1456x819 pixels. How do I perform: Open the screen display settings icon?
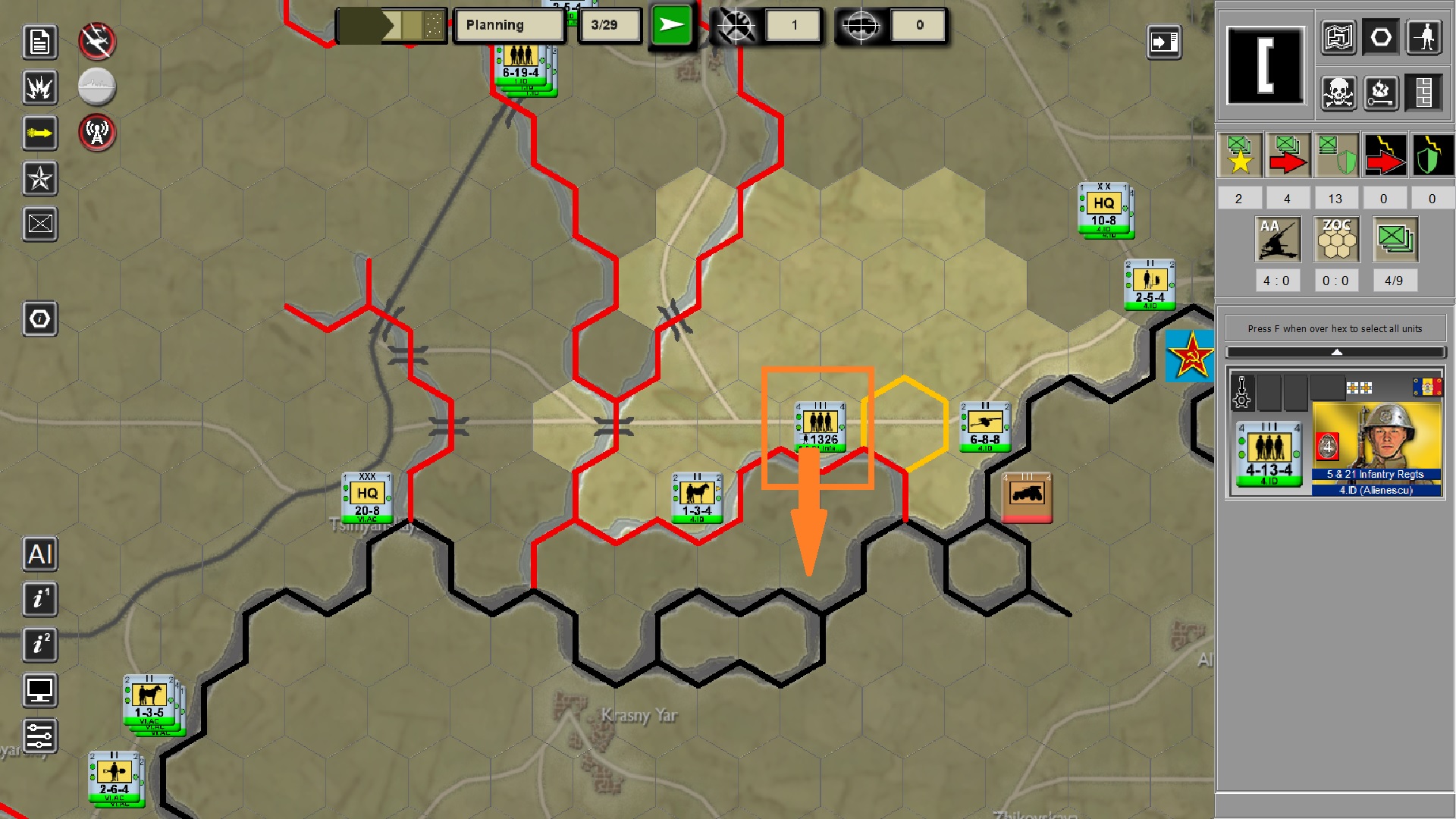pyautogui.click(x=39, y=691)
